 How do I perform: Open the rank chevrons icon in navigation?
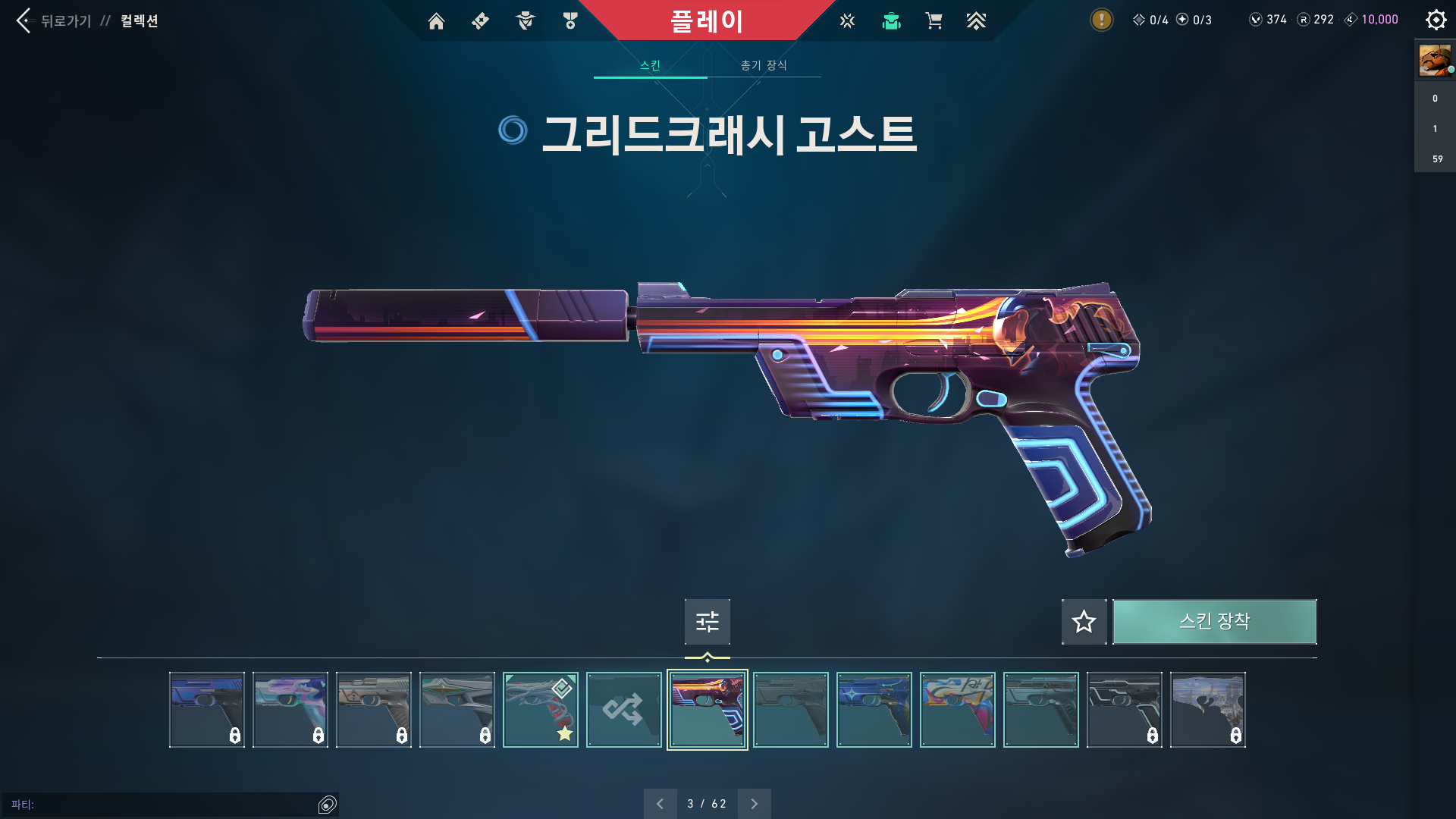[976, 21]
